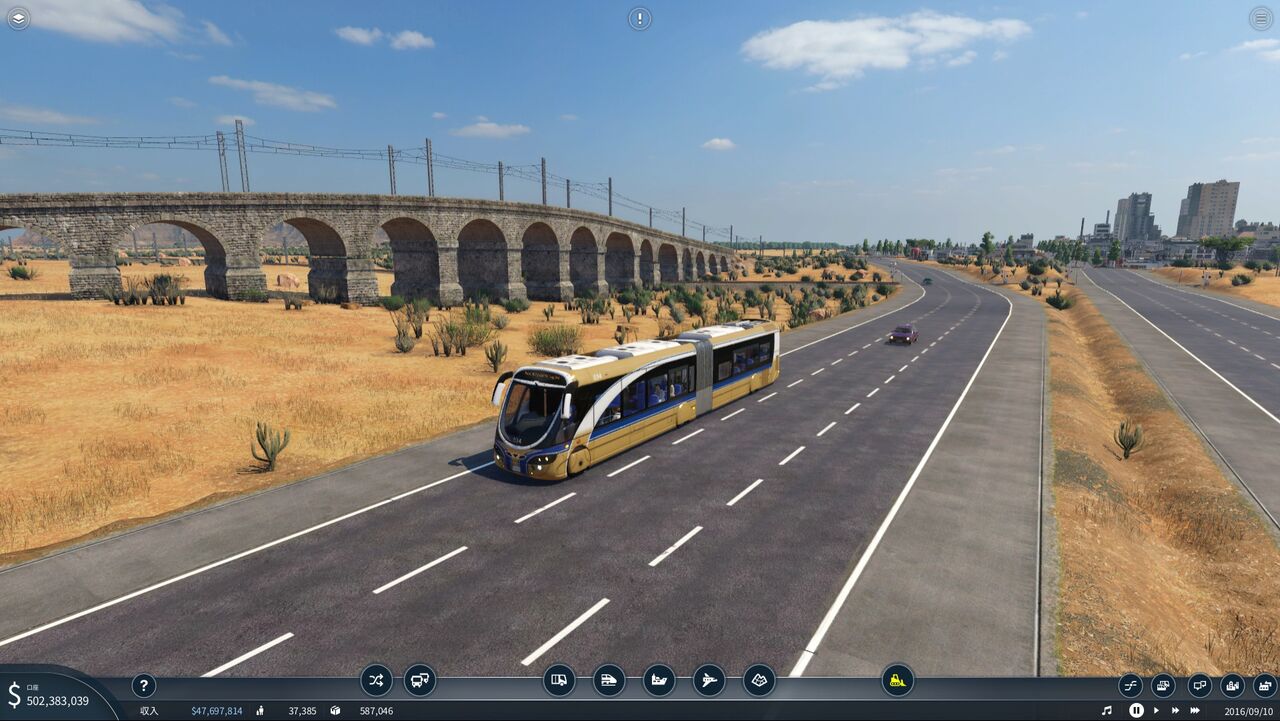The height and width of the screenshot is (721, 1280).
Task: Open the water construction ship tool
Action: 659,680
